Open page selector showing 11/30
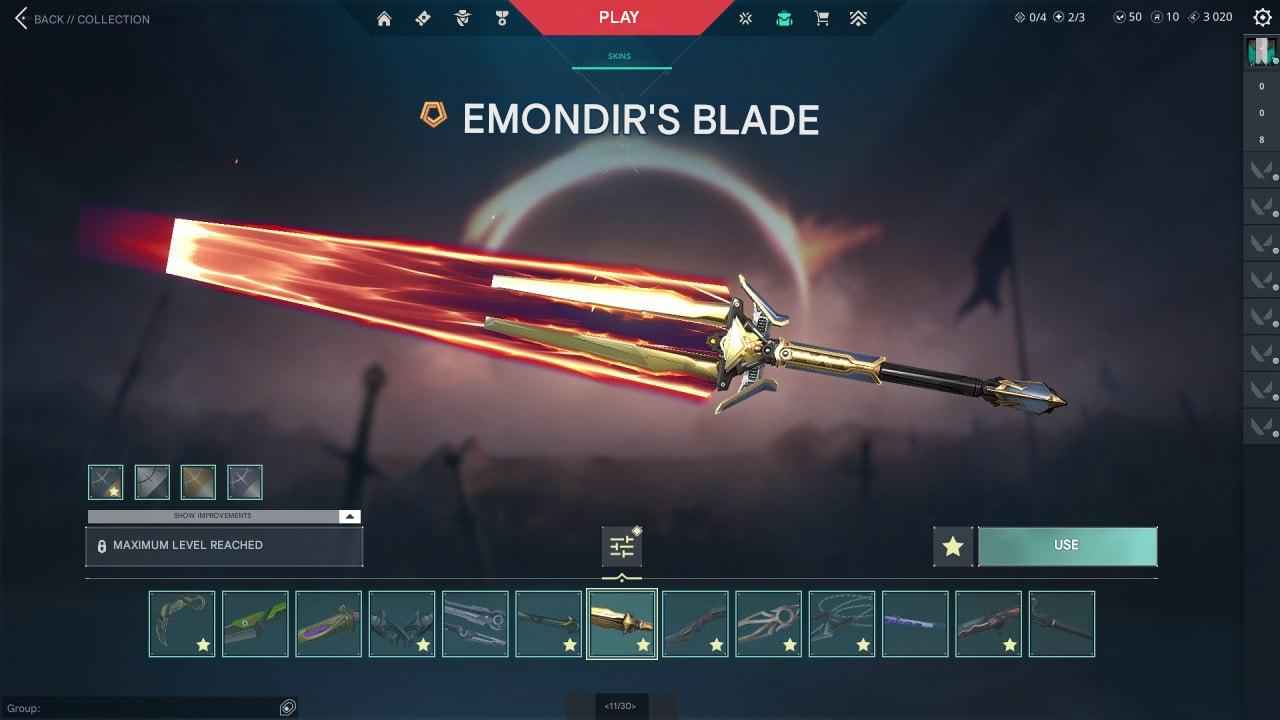Viewport: 1280px width, 720px height. [x=619, y=705]
